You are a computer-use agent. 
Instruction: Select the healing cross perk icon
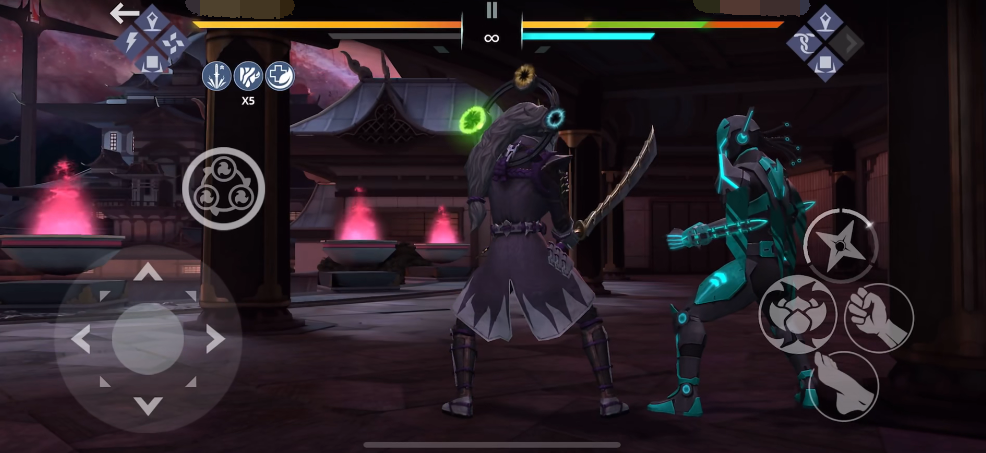(x=280, y=75)
